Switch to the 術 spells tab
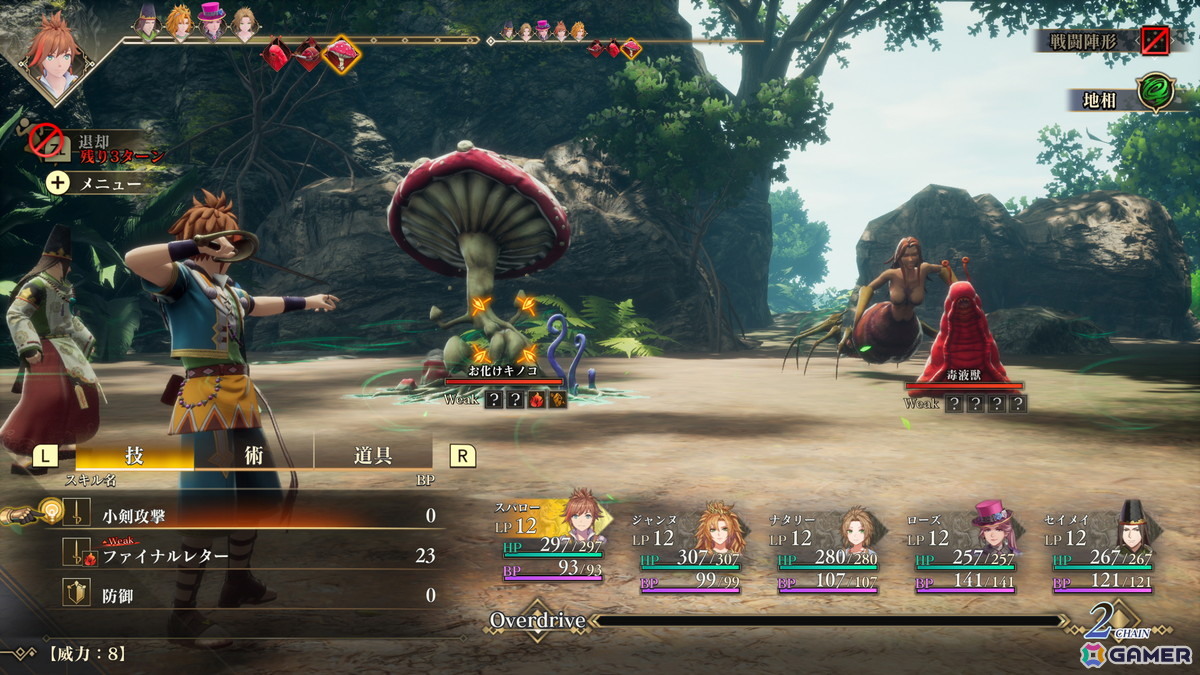Viewport: 1200px width, 675px height. point(254,456)
